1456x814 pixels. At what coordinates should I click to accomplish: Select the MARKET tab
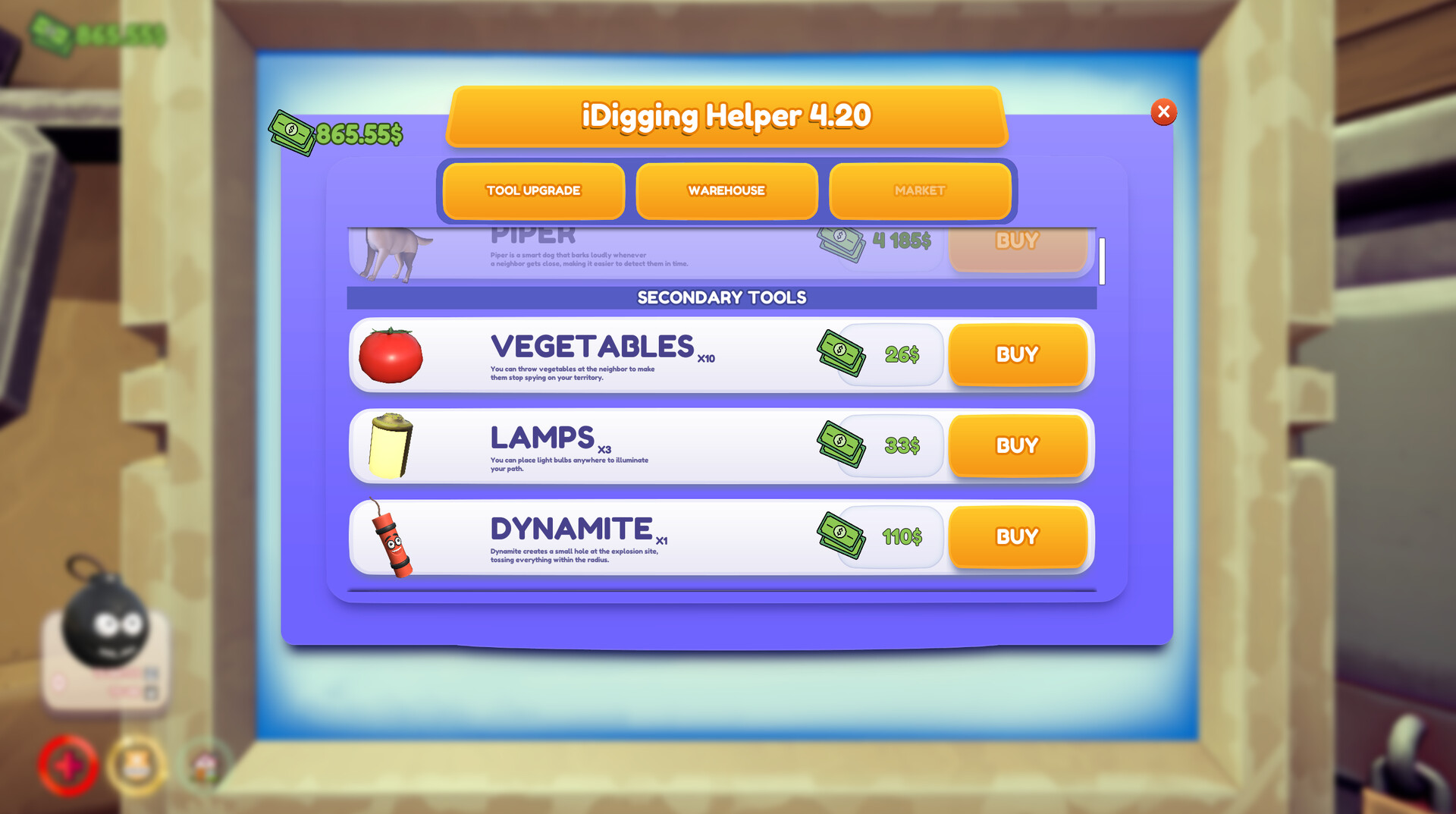coord(920,191)
